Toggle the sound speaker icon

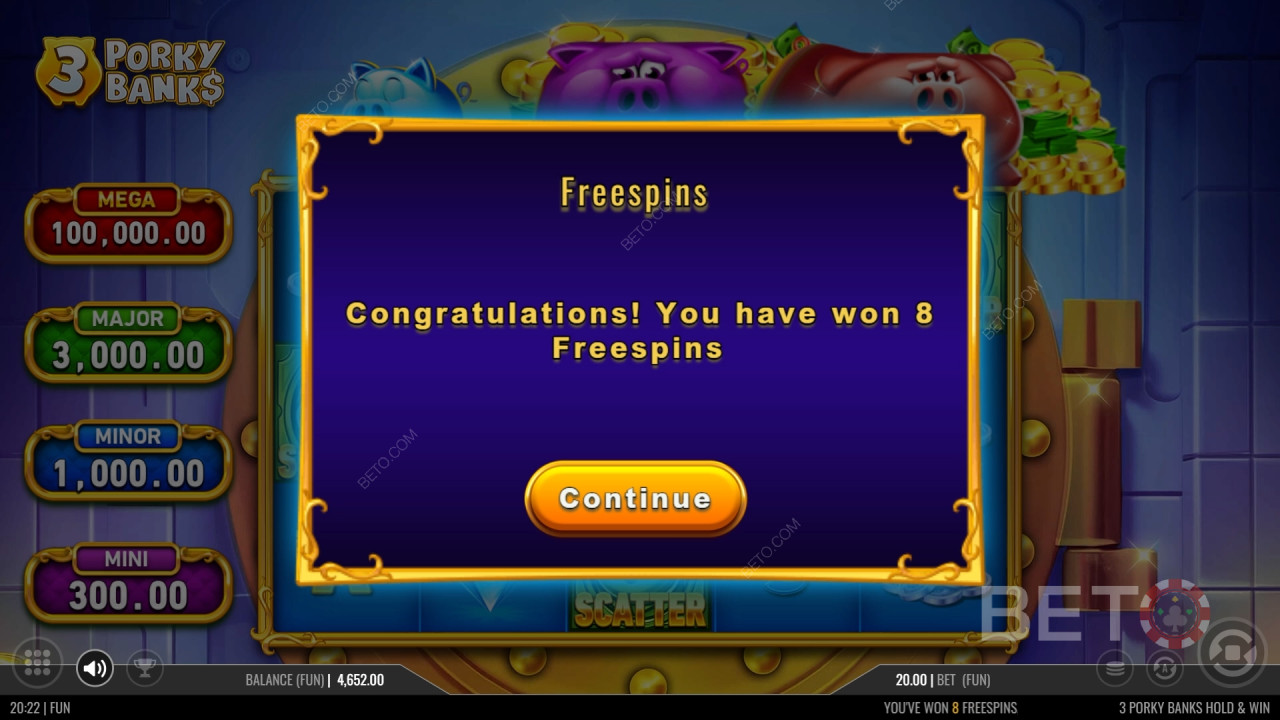click(x=95, y=667)
